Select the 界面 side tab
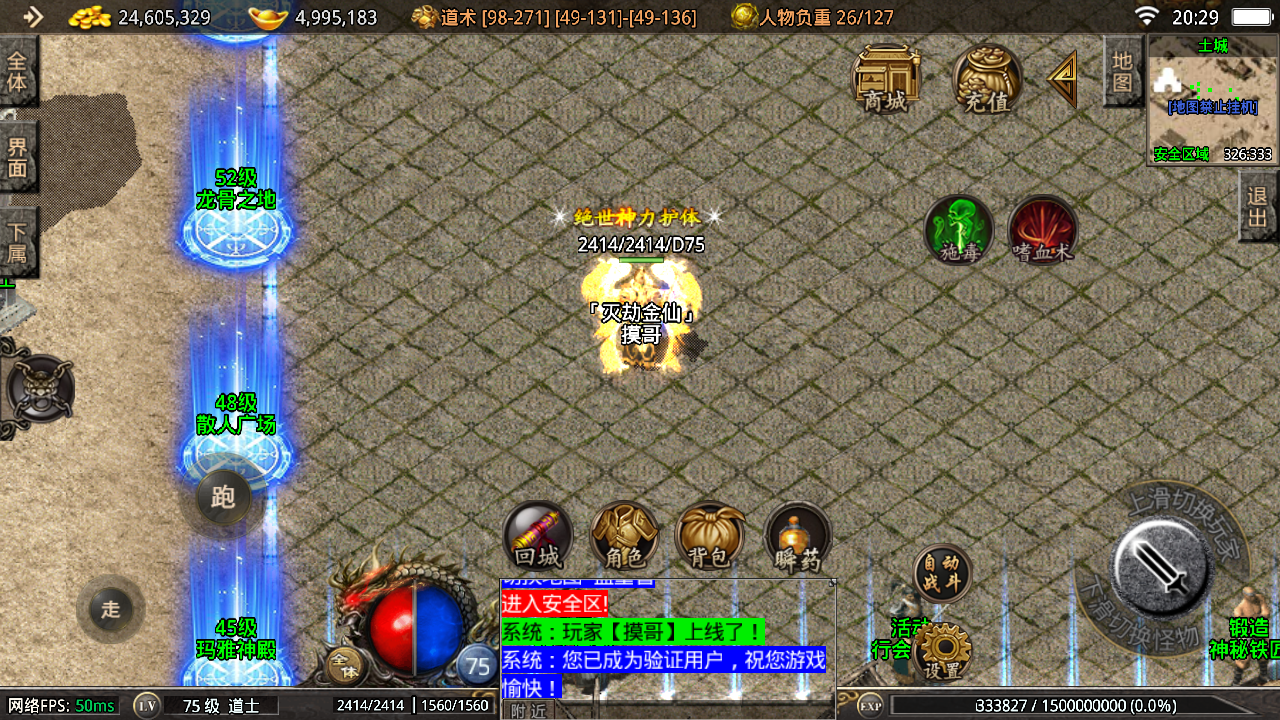Screen dimensions: 1280x720 [x=18, y=157]
